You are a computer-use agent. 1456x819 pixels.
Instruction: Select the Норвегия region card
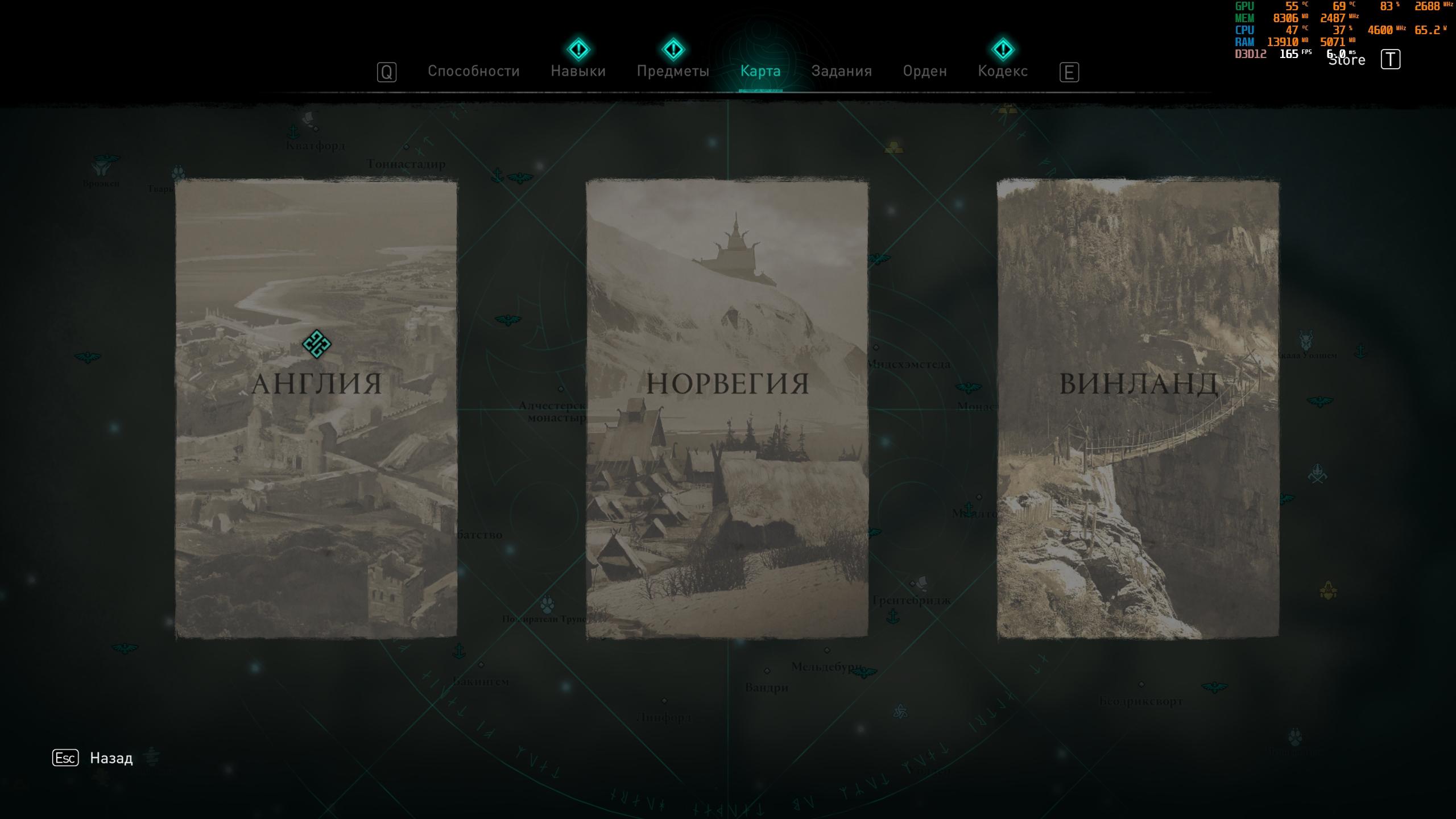727,408
